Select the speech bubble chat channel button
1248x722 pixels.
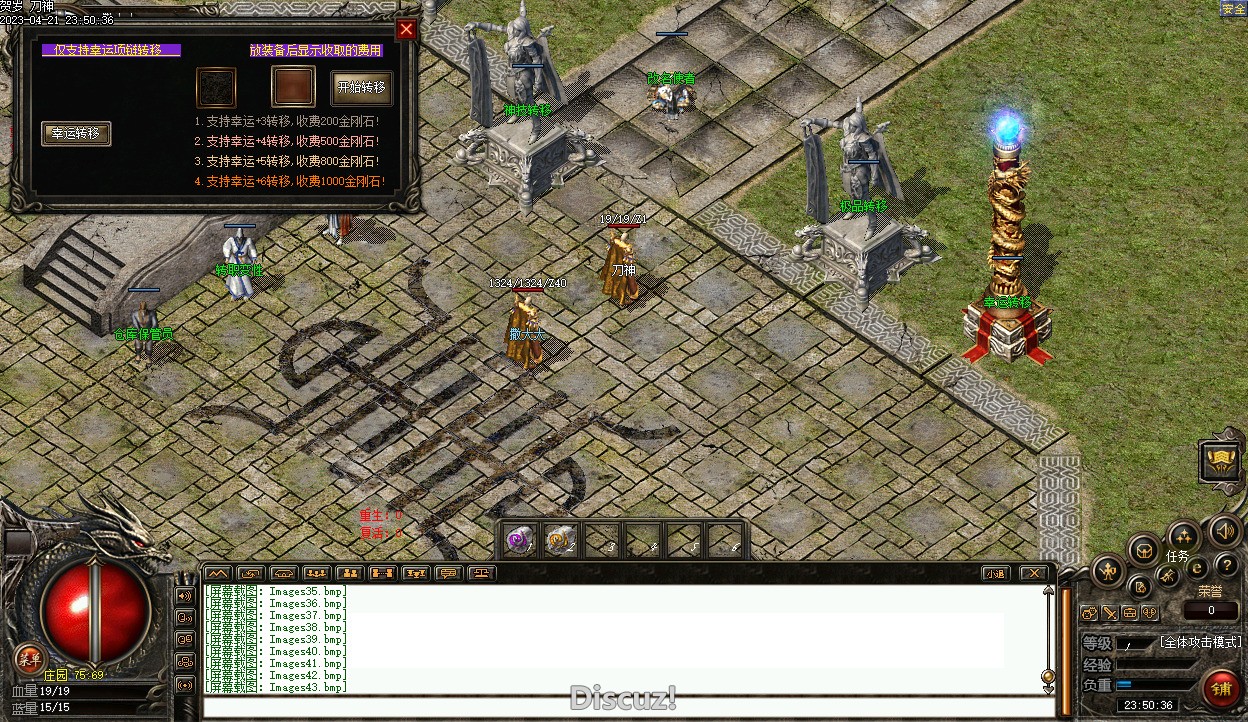[448, 573]
